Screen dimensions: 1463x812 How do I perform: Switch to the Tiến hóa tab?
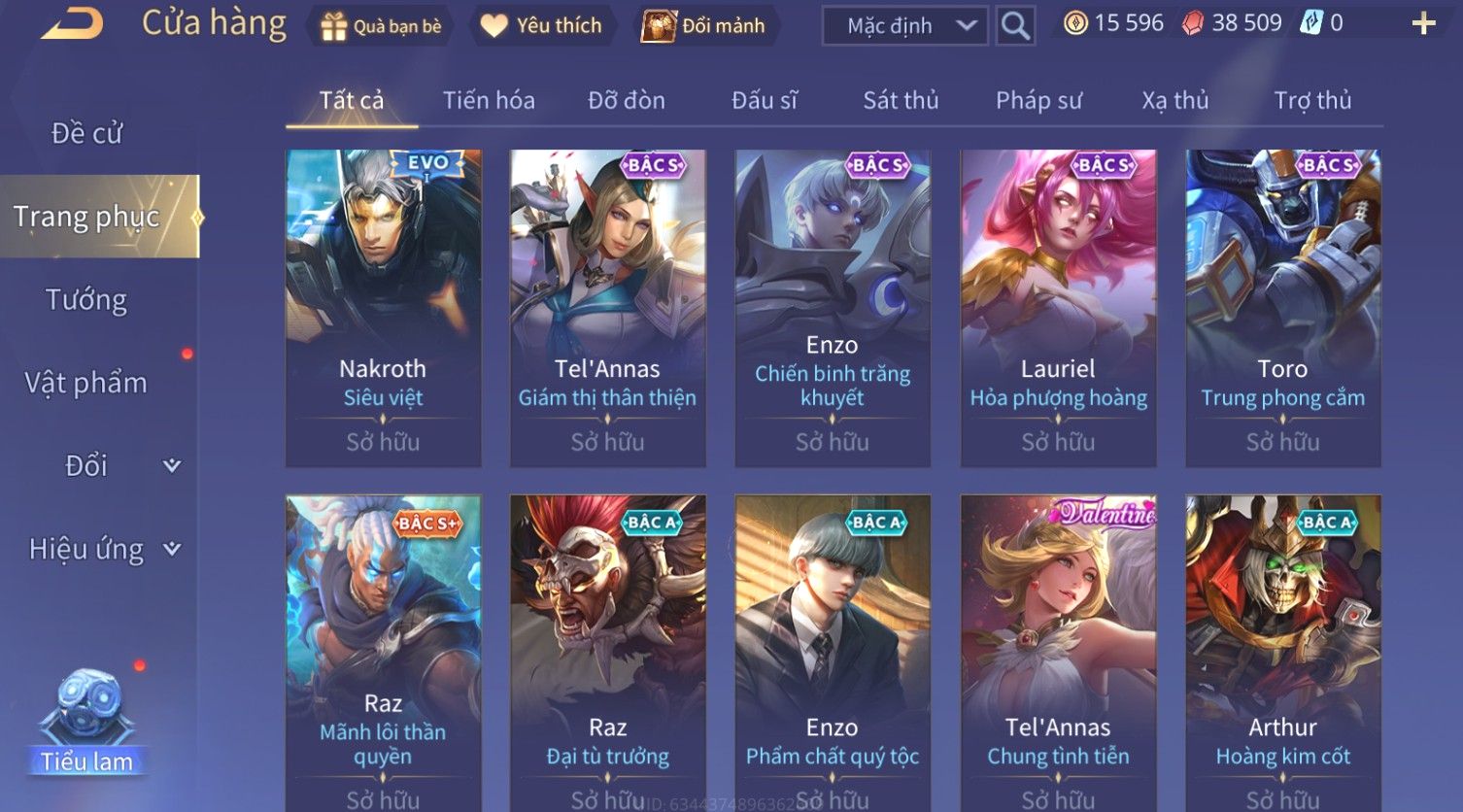click(489, 100)
